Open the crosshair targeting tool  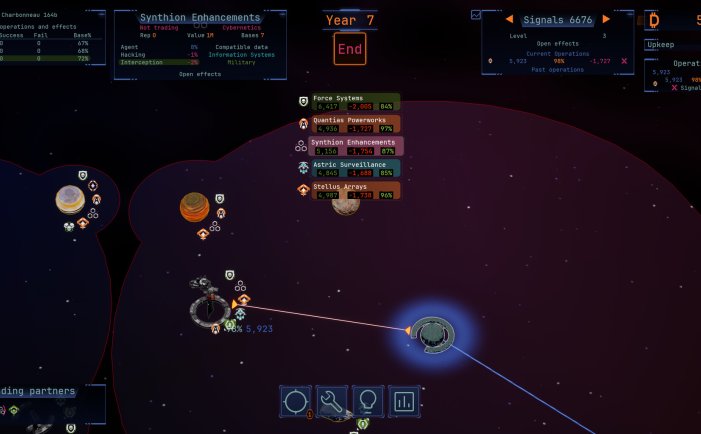point(296,401)
